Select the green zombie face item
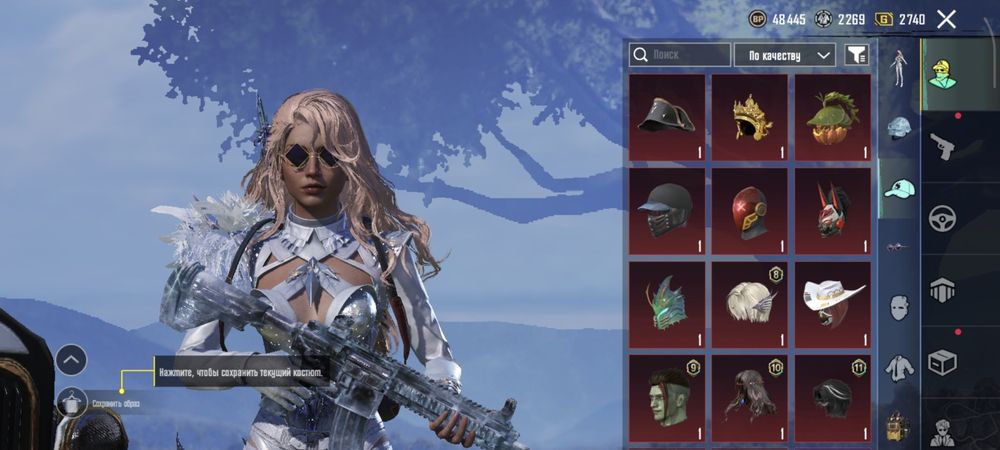The width and height of the screenshot is (1000, 450). [667, 397]
